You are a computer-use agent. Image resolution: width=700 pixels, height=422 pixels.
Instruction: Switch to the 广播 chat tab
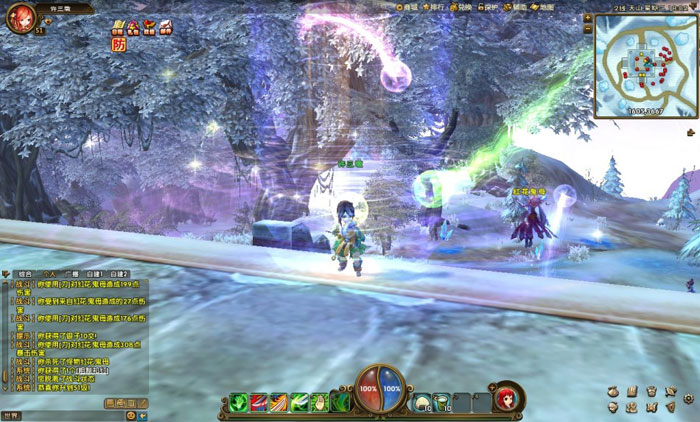click(x=72, y=273)
